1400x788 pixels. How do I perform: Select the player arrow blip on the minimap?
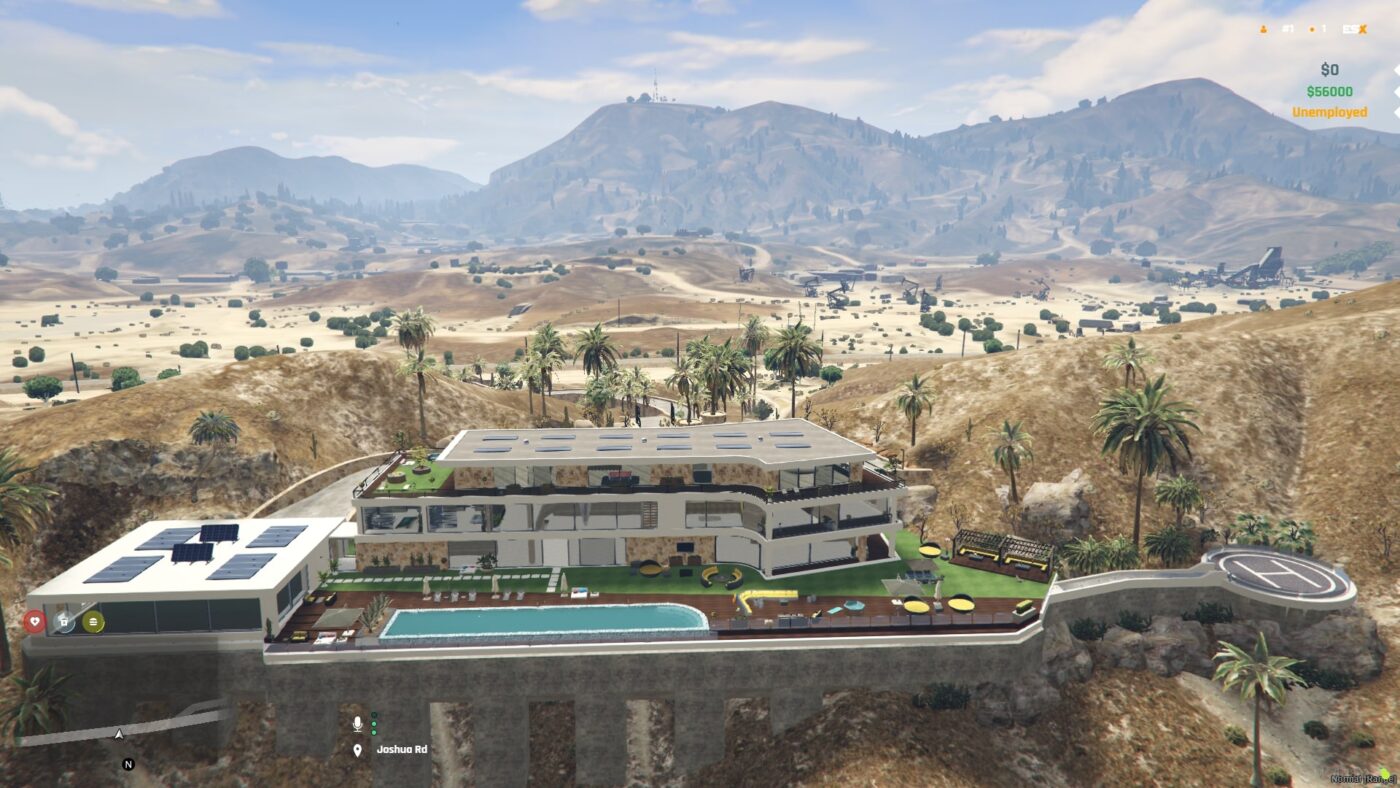point(120,733)
